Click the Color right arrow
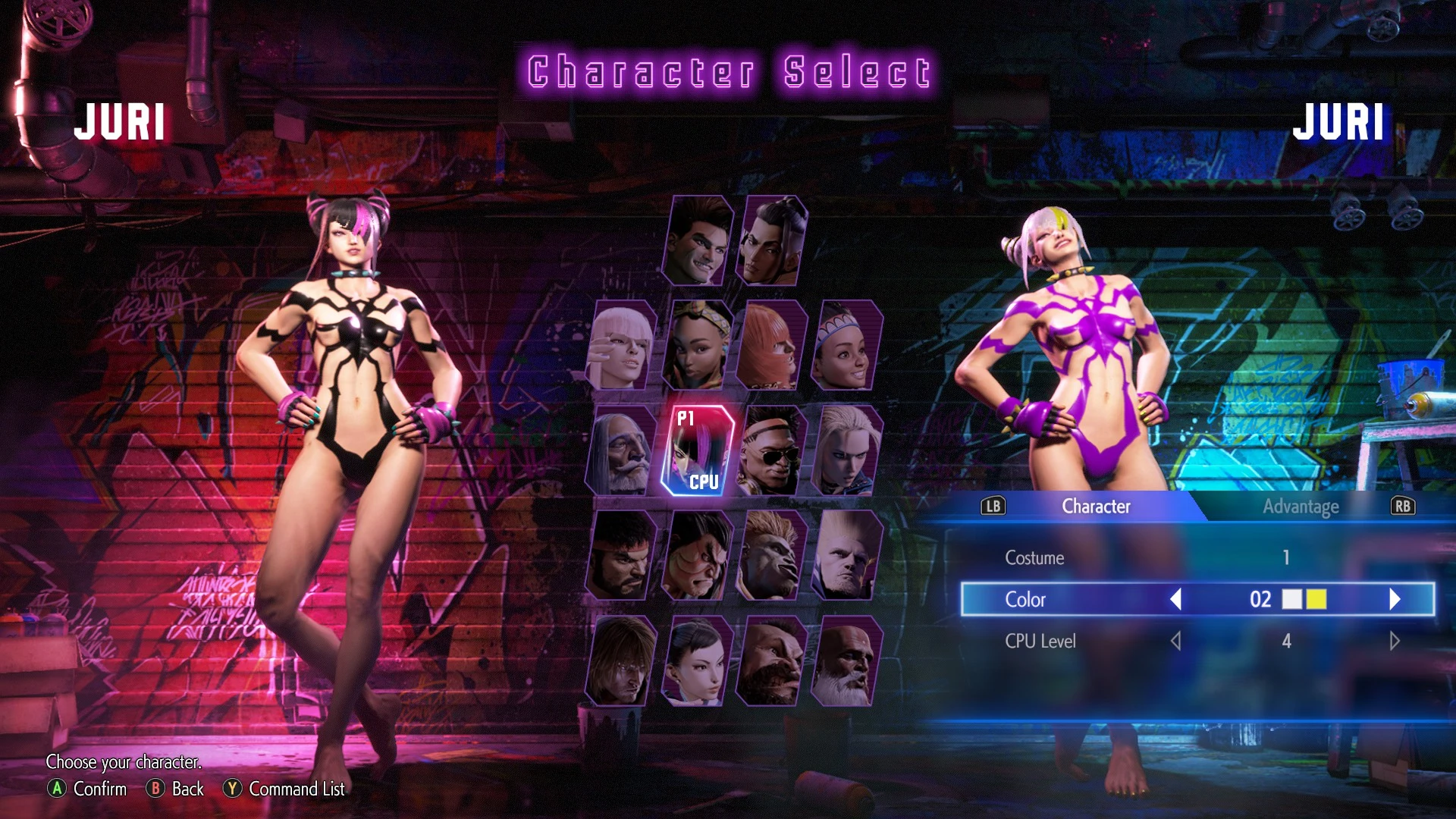The width and height of the screenshot is (1456, 819). [1394, 600]
